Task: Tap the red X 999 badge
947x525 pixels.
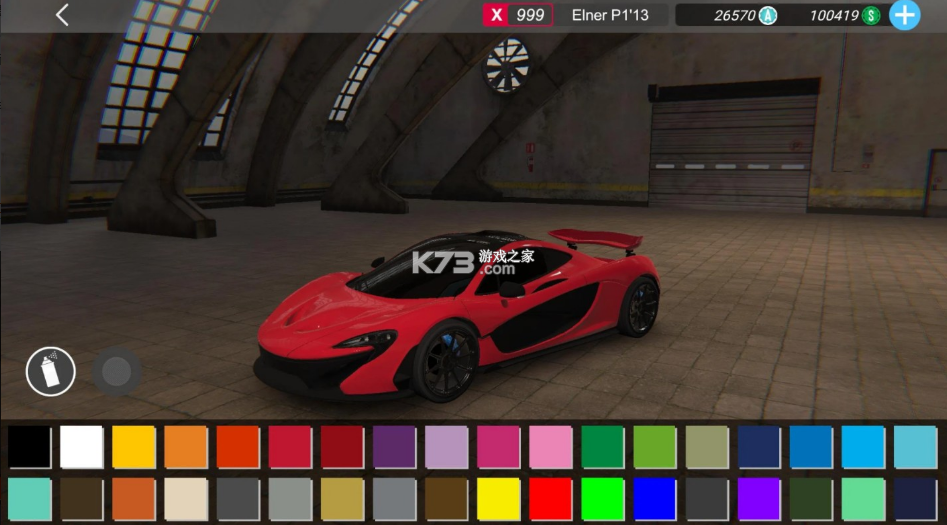Action: pos(518,15)
